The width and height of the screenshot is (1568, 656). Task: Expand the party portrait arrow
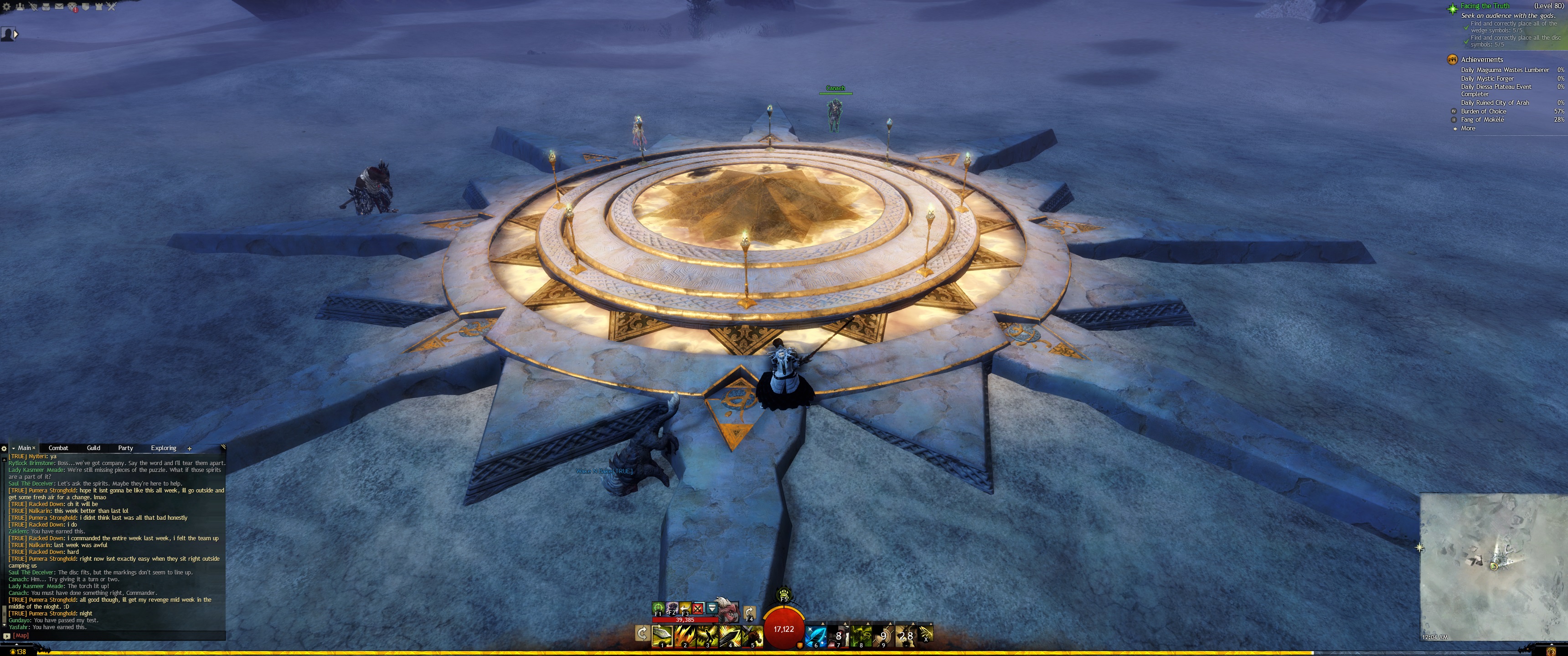(16, 35)
